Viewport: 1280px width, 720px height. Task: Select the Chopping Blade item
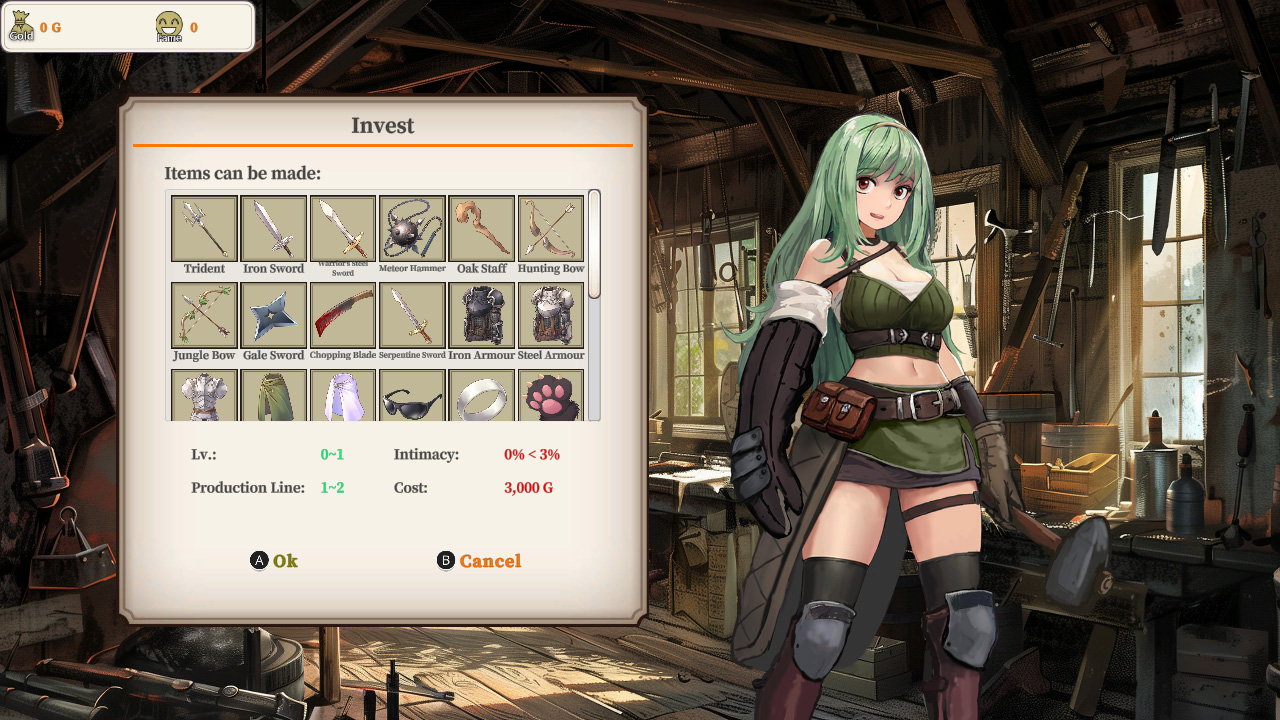tap(342, 314)
